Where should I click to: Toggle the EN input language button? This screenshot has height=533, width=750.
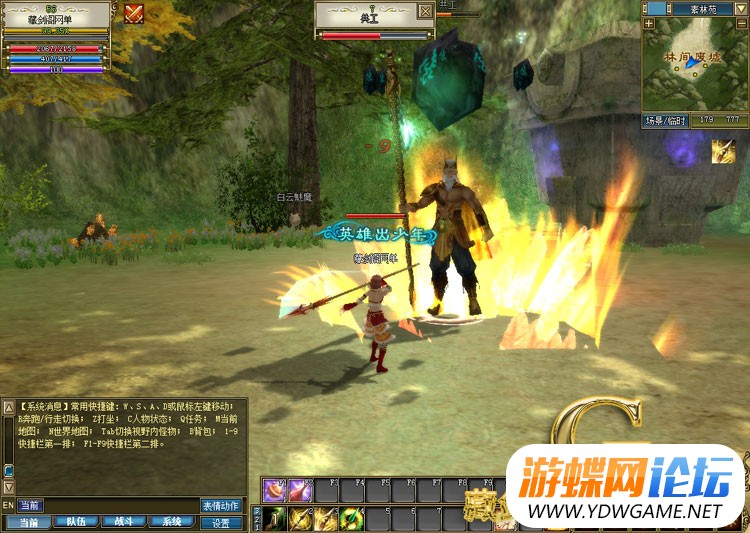pos(8,505)
